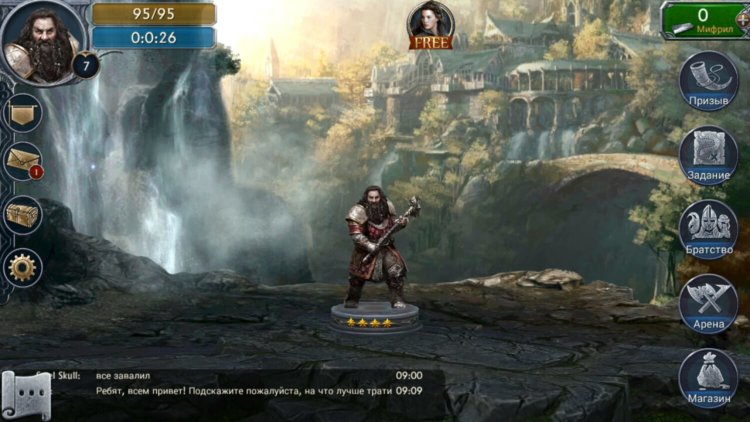This screenshot has height=422, width=750.
Task: Open the Задание quest menu
Action: [708, 154]
